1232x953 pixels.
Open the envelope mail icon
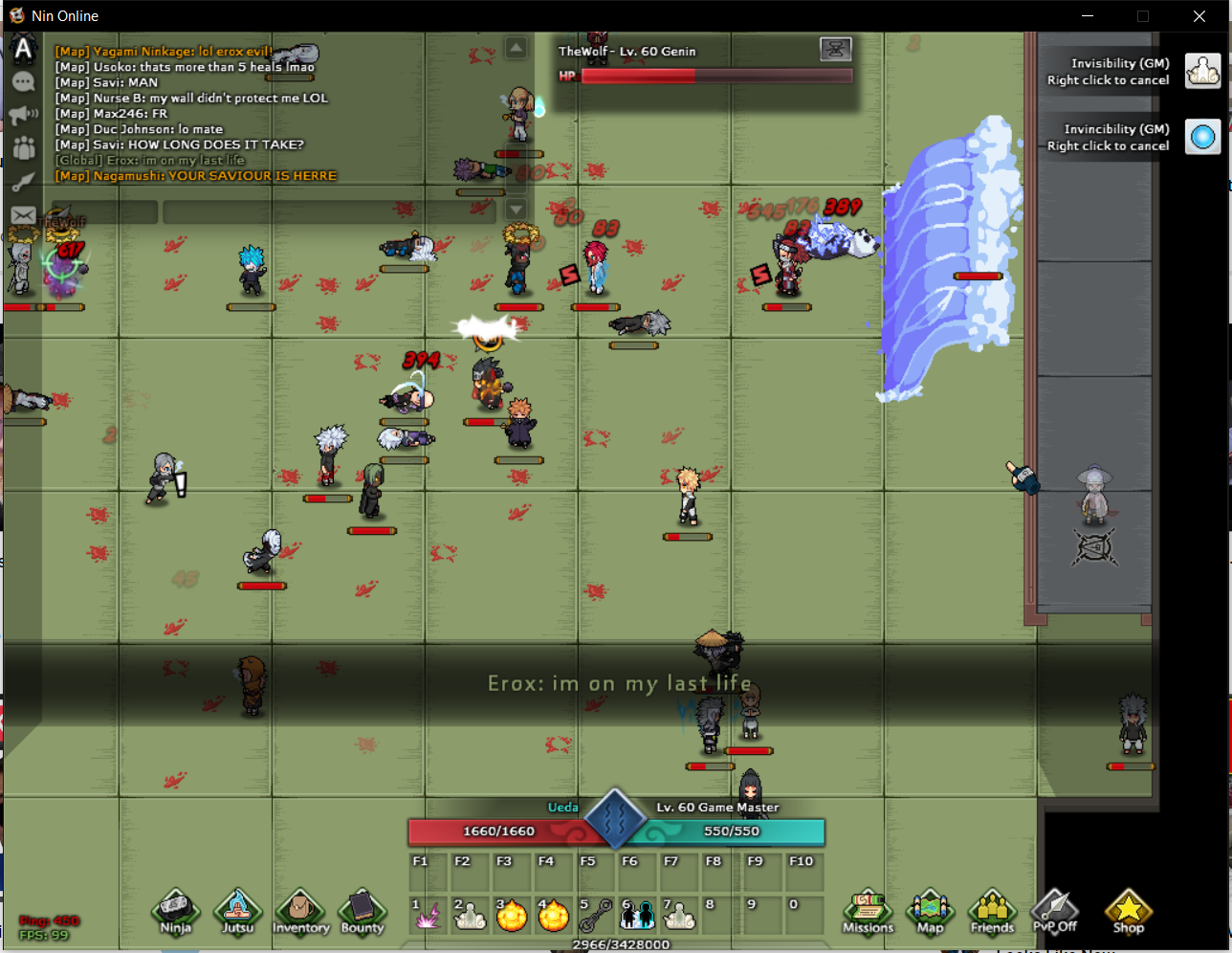tap(23, 216)
